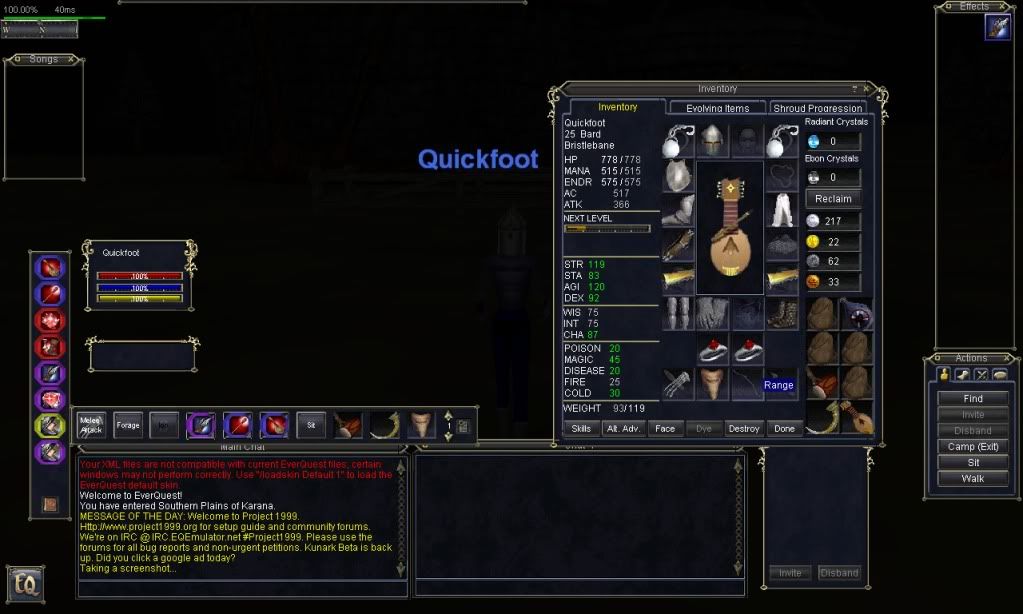Click the Reclaim crystals button
The width and height of the screenshot is (1023, 614).
[x=833, y=199]
